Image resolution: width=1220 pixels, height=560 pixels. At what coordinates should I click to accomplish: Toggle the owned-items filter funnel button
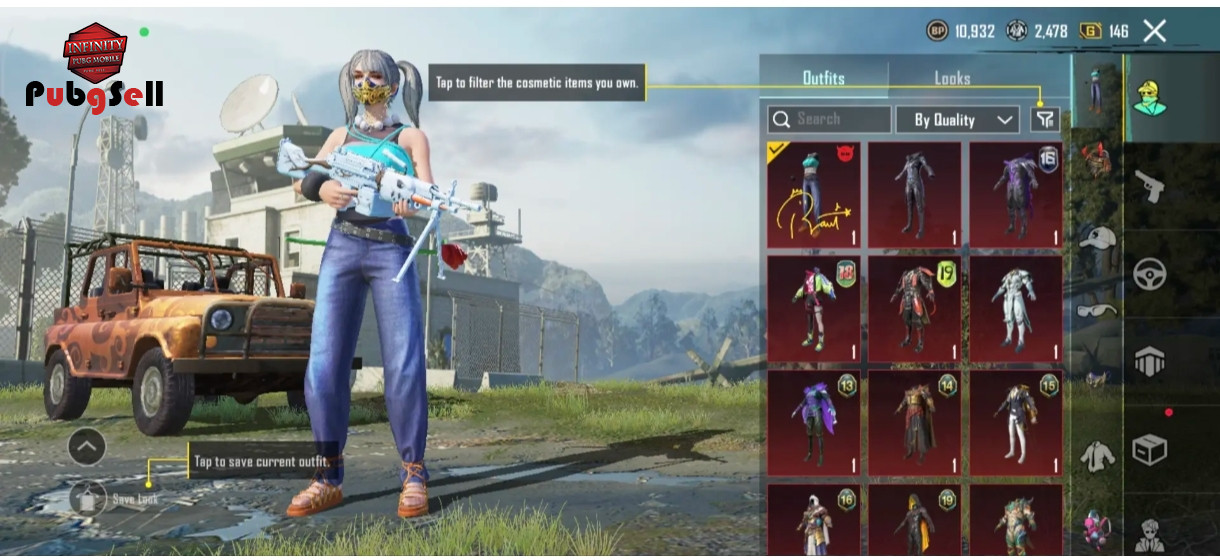pos(1045,120)
